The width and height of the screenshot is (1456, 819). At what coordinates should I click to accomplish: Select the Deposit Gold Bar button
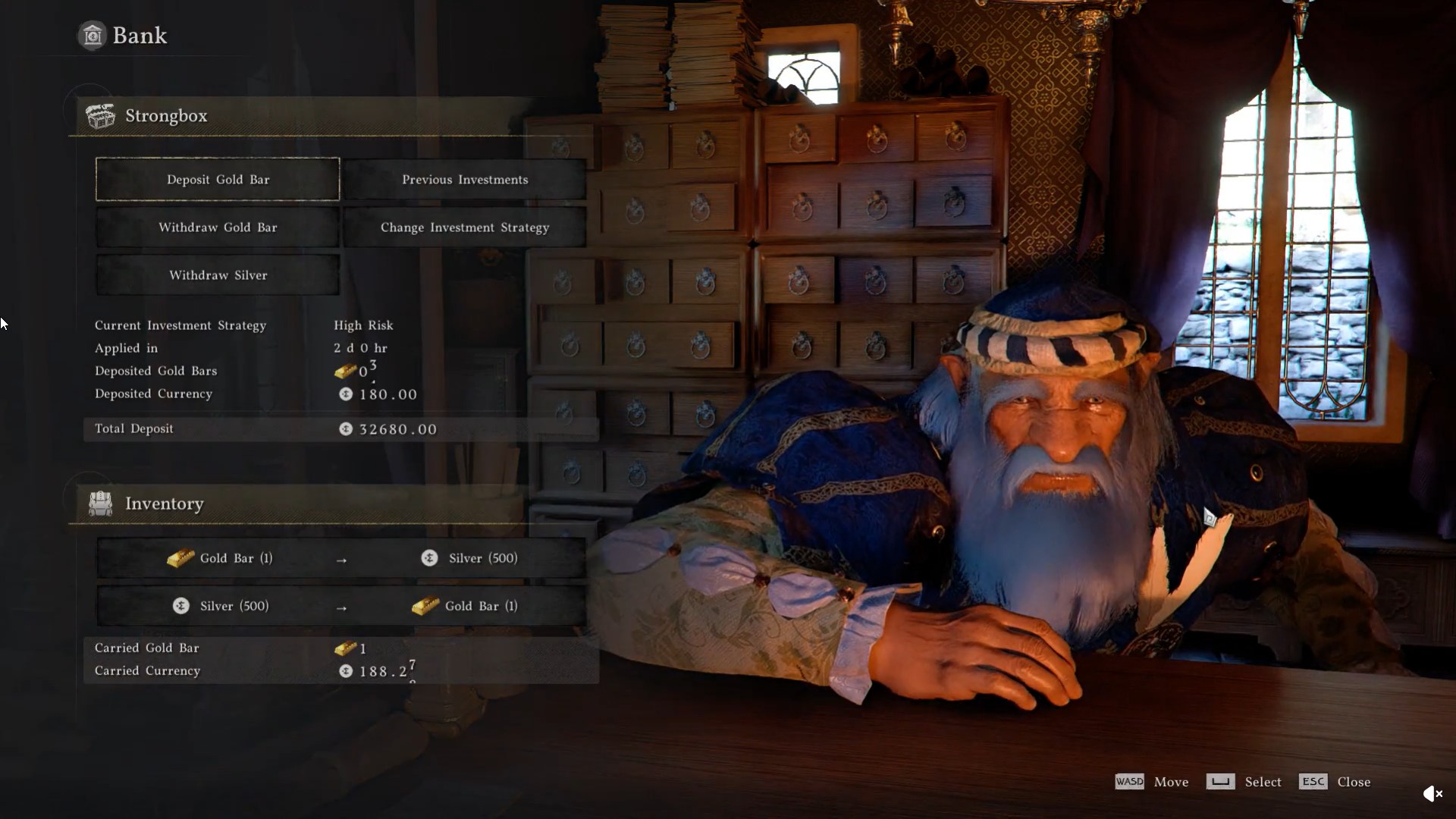pos(218,180)
